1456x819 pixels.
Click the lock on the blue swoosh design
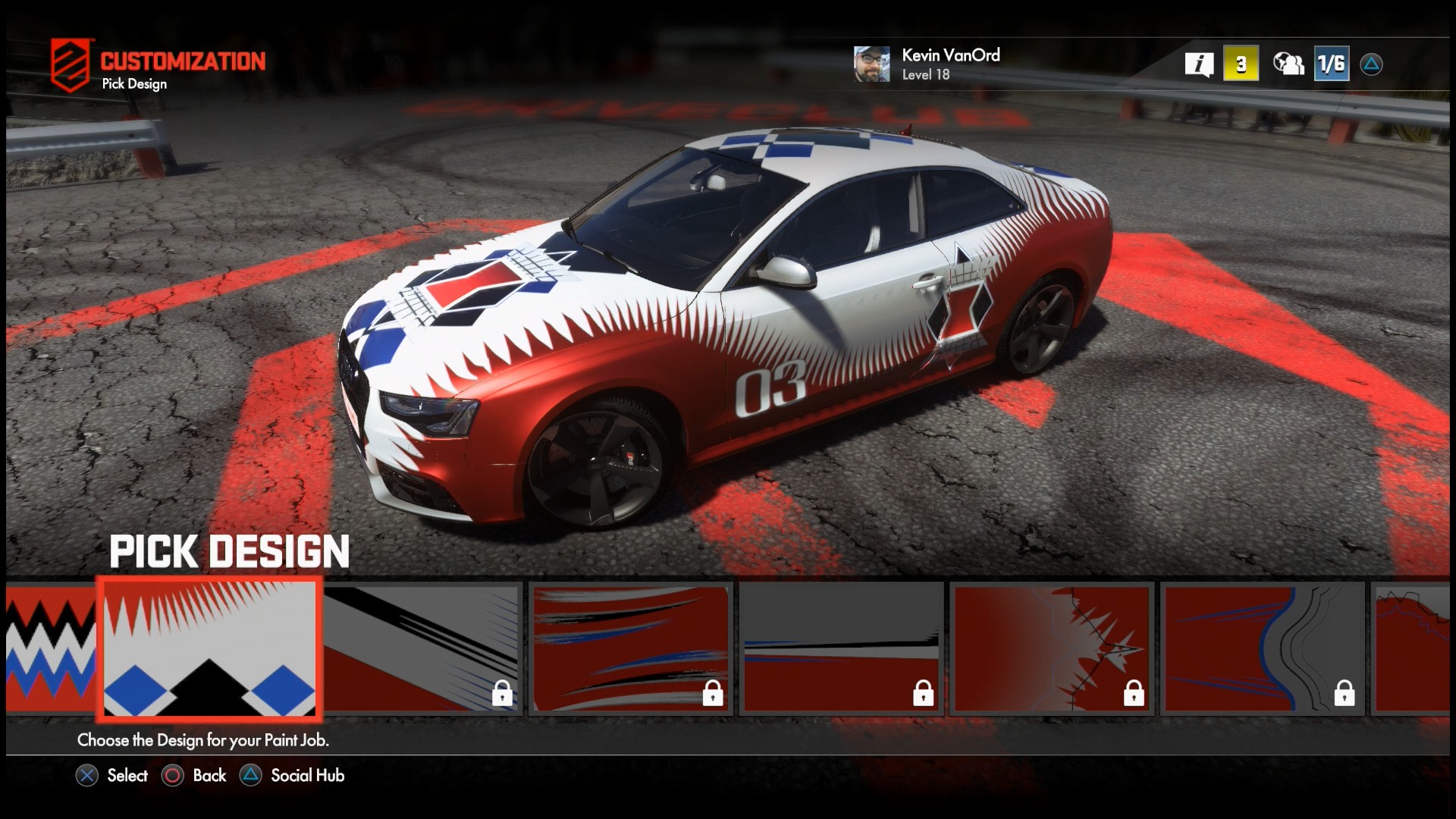(x=1343, y=692)
